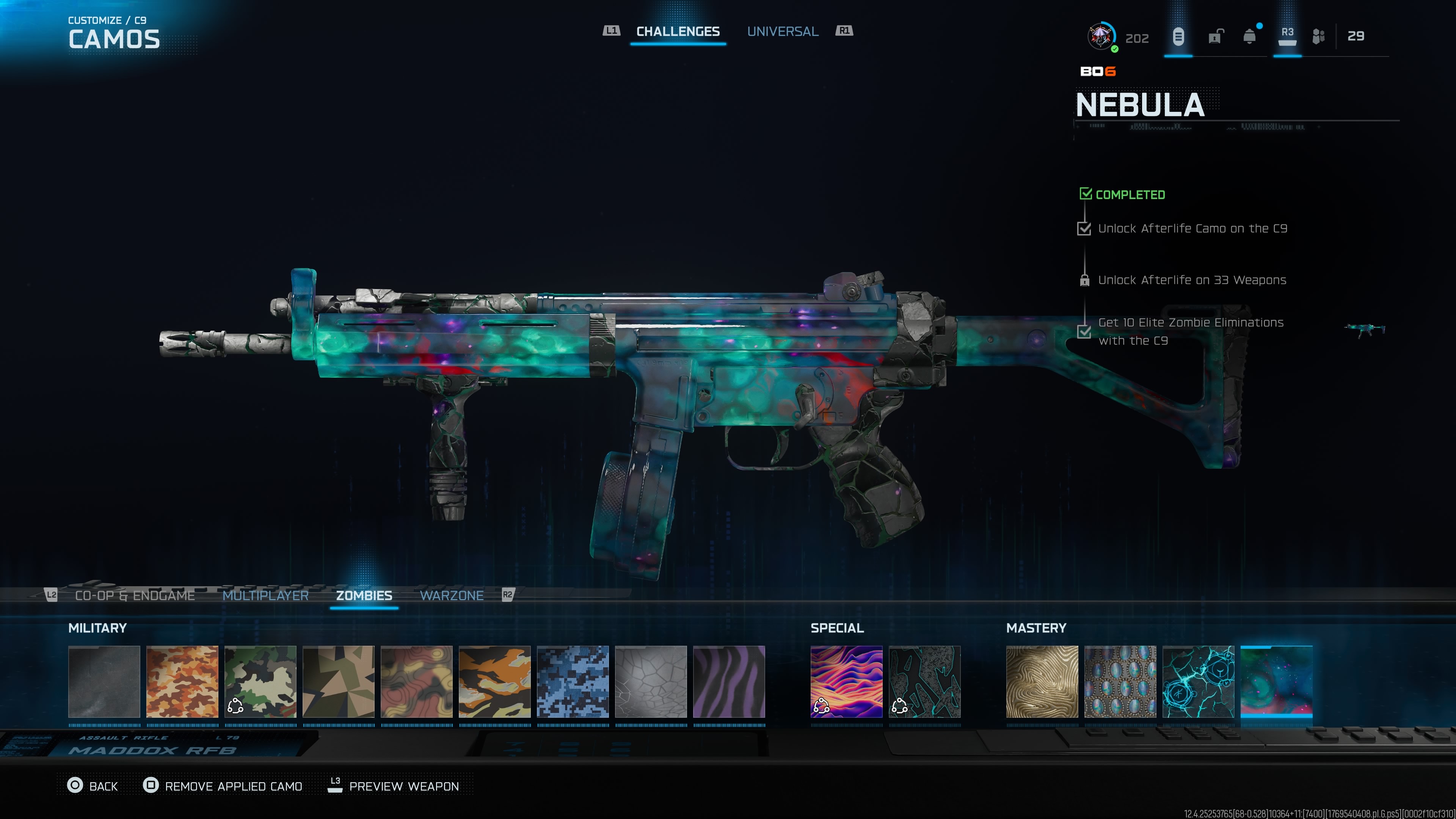Select the pink wavy special camo

coord(846,682)
